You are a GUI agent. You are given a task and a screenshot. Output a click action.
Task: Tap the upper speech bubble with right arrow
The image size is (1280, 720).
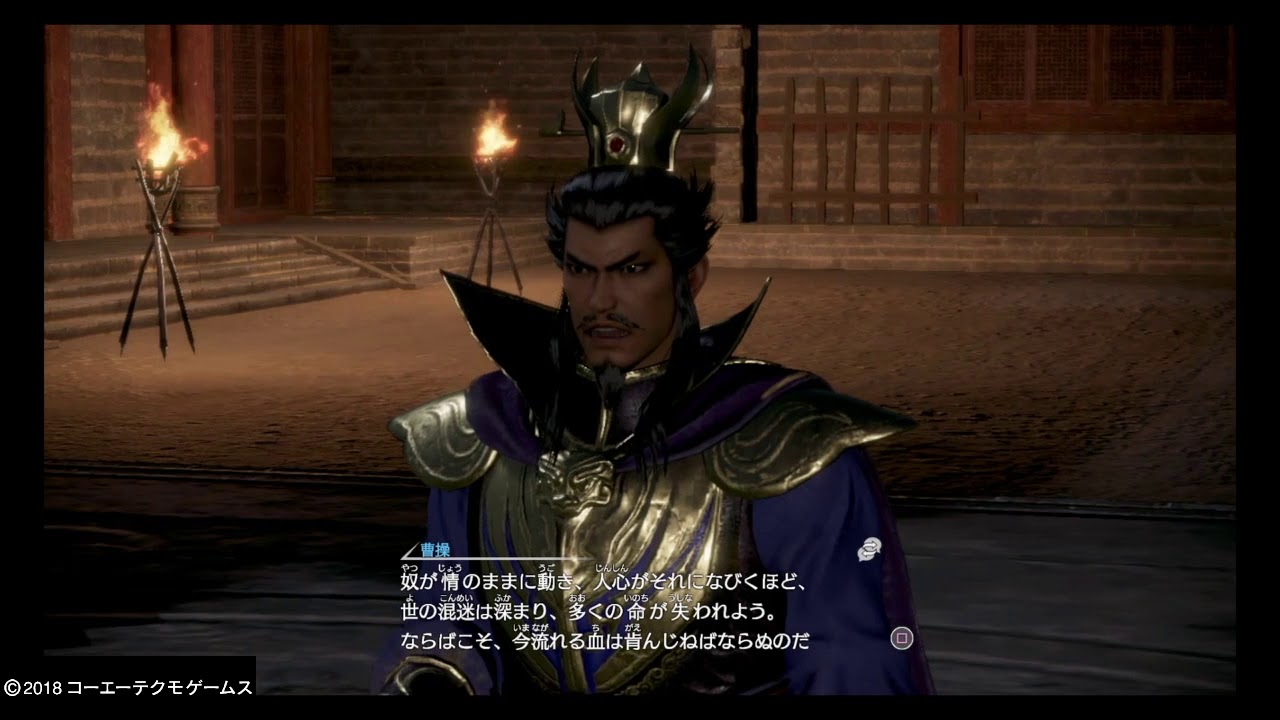pos(873,541)
